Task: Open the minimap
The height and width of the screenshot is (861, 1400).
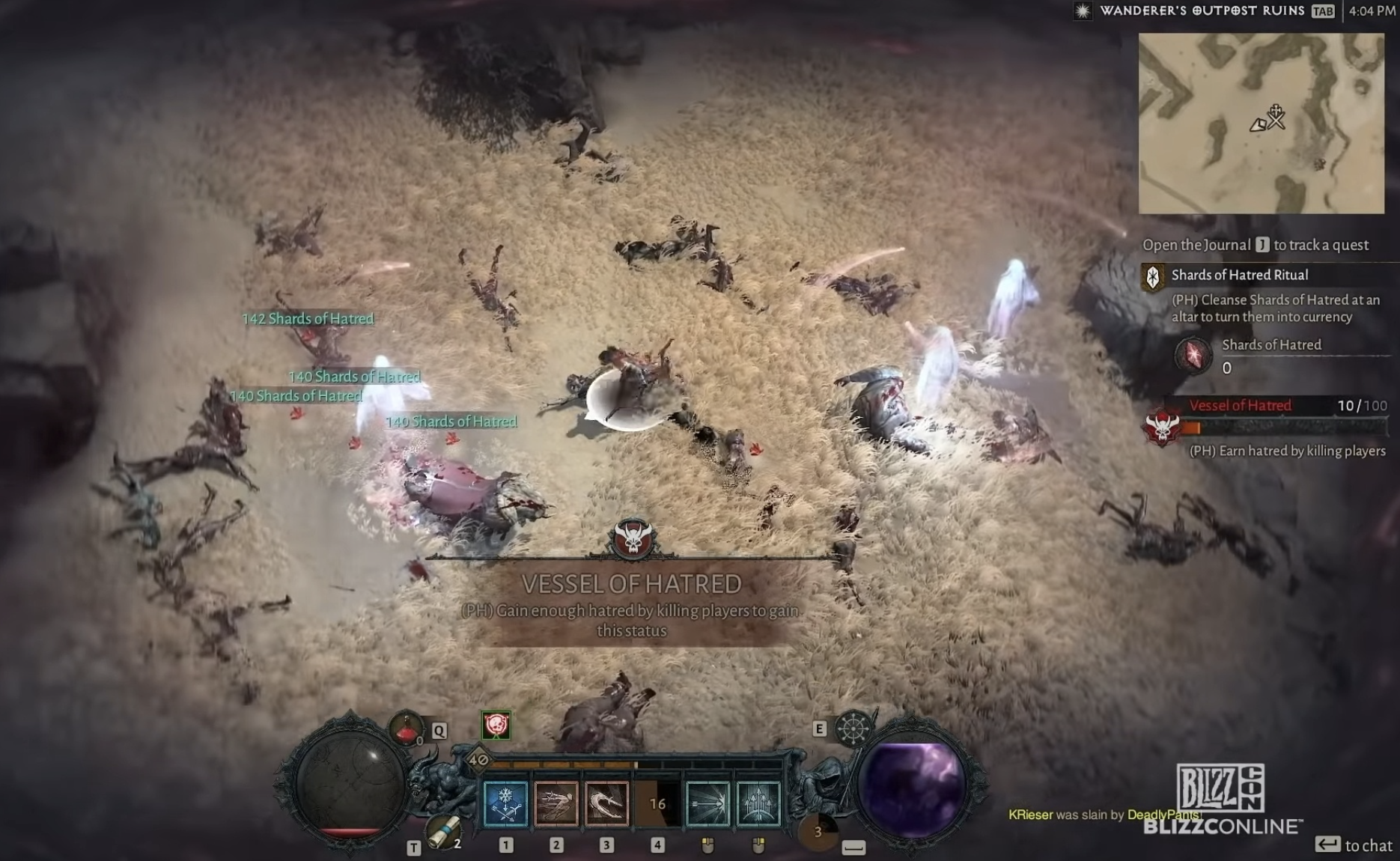Action: (x=1261, y=124)
